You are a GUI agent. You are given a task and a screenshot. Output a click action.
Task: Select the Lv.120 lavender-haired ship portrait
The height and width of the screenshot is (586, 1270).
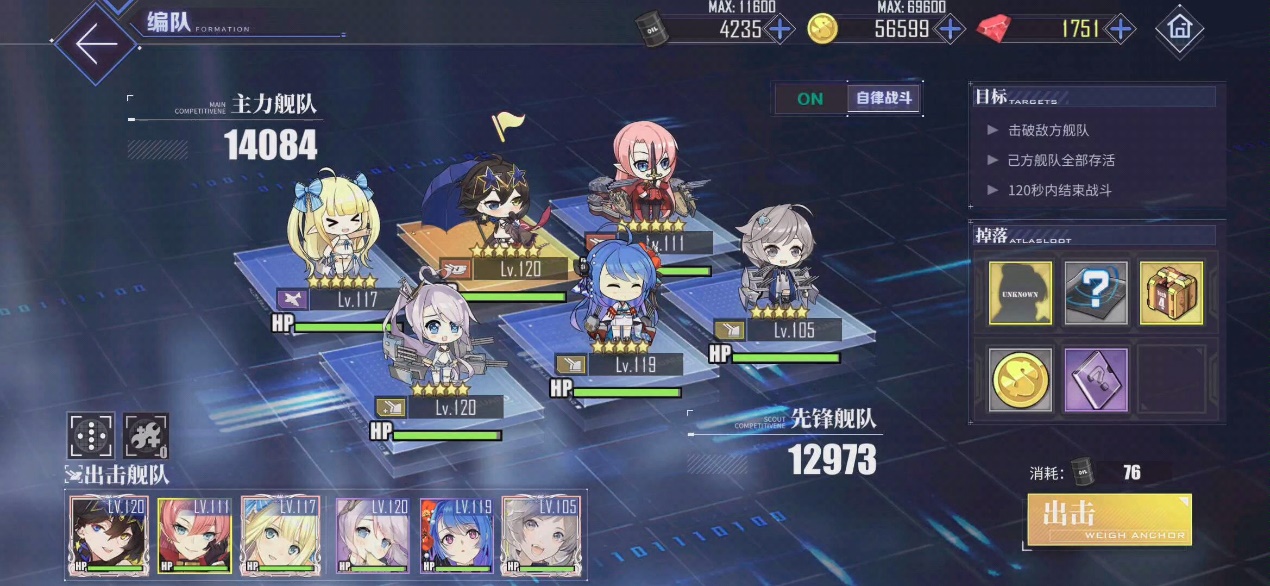tap(370, 535)
